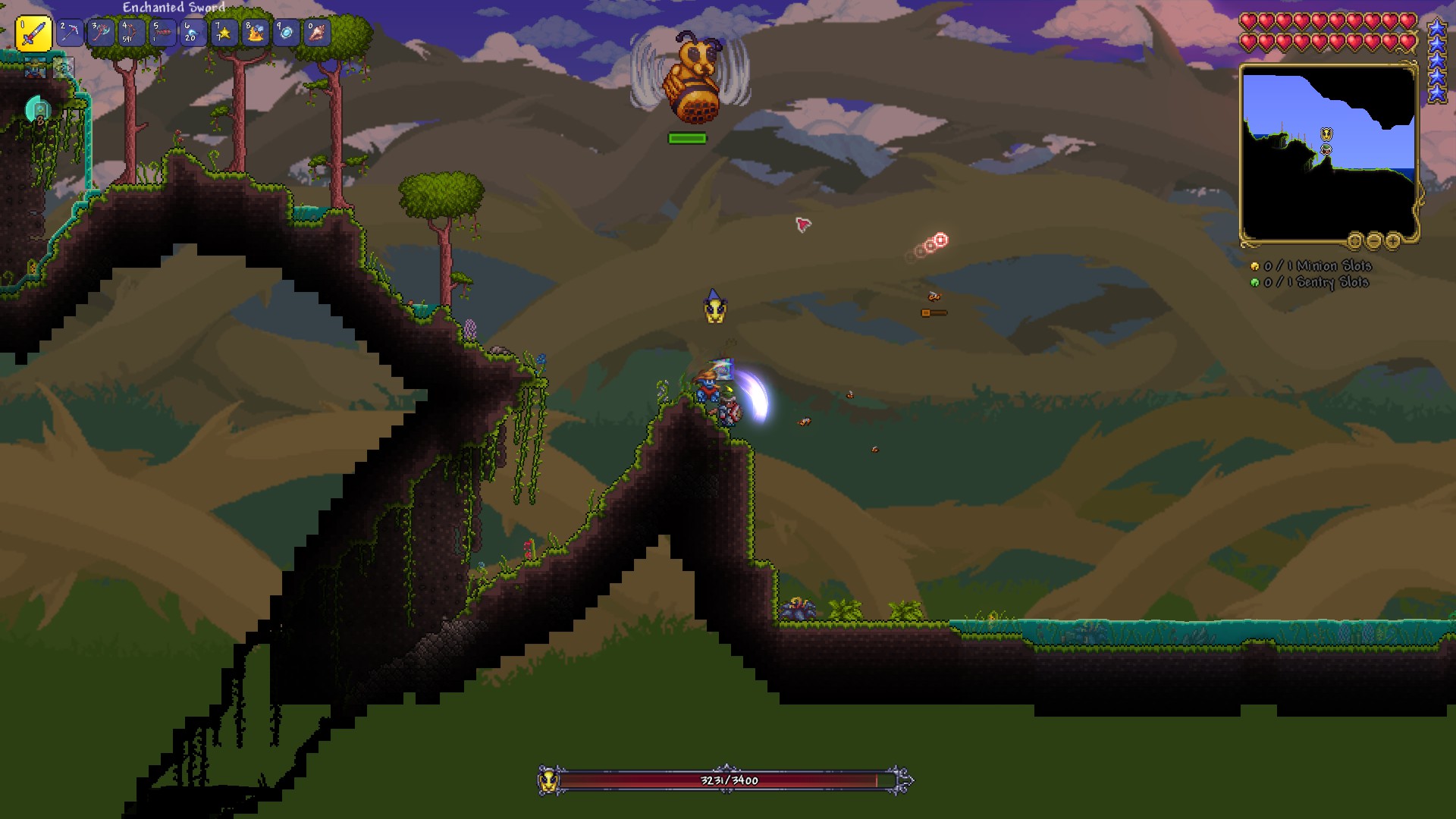
Task: Select the red gun in hotbar slot 5
Action: (x=162, y=33)
